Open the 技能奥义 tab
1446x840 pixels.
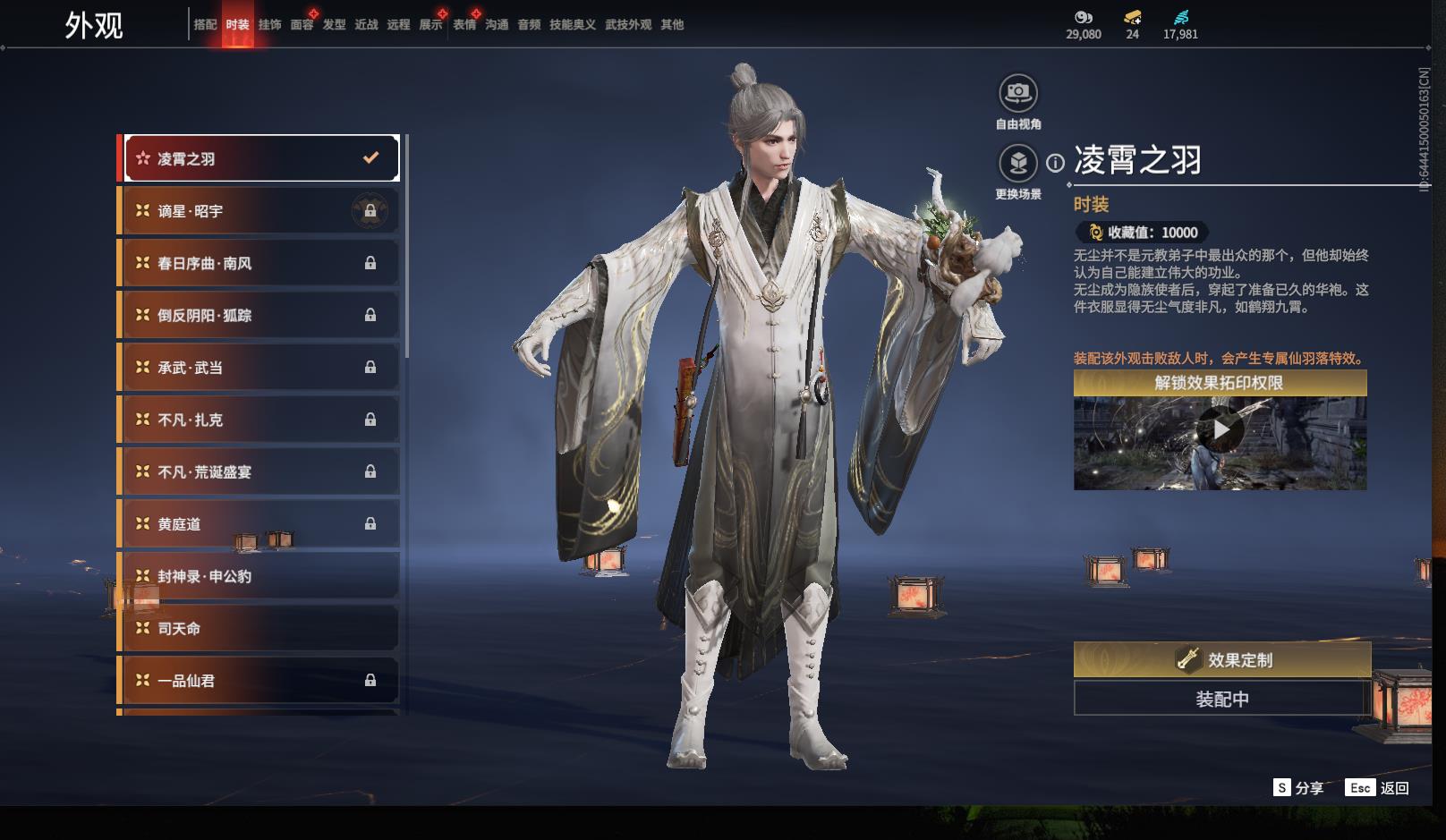pos(572,25)
